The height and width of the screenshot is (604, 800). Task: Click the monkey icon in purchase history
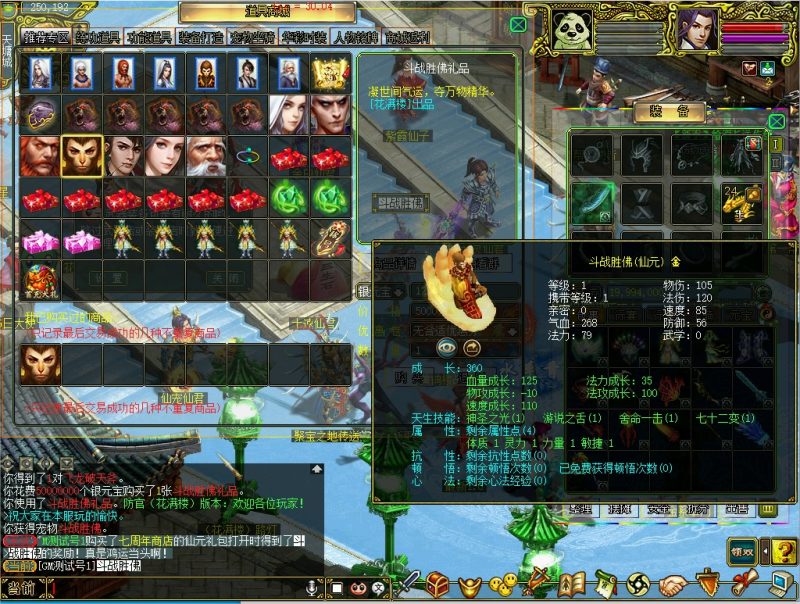click(x=39, y=364)
